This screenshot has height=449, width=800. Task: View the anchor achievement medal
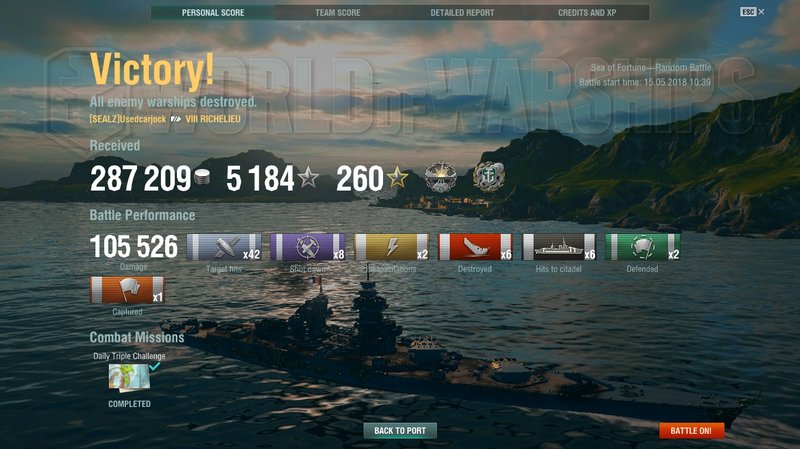(488, 177)
